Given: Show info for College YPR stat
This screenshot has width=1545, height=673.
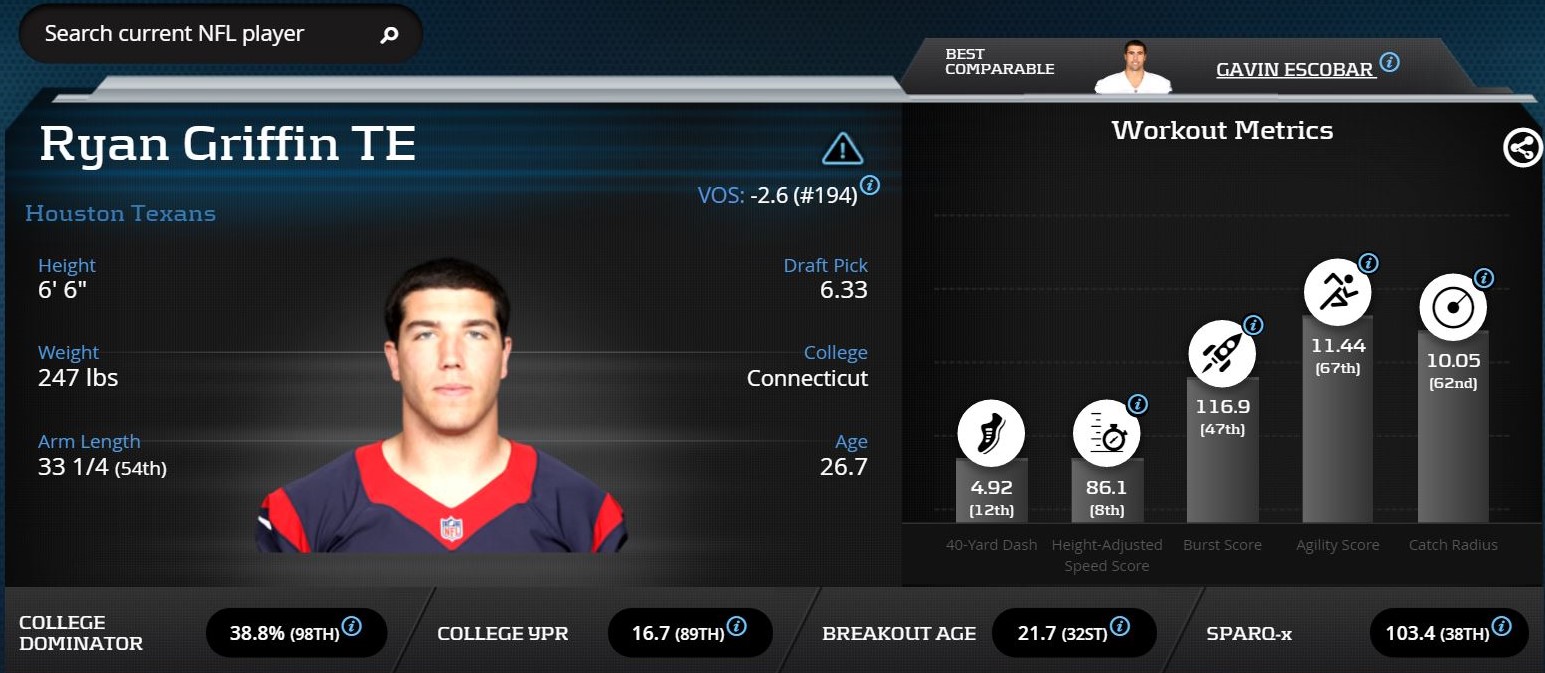Looking at the screenshot, I should [736, 627].
